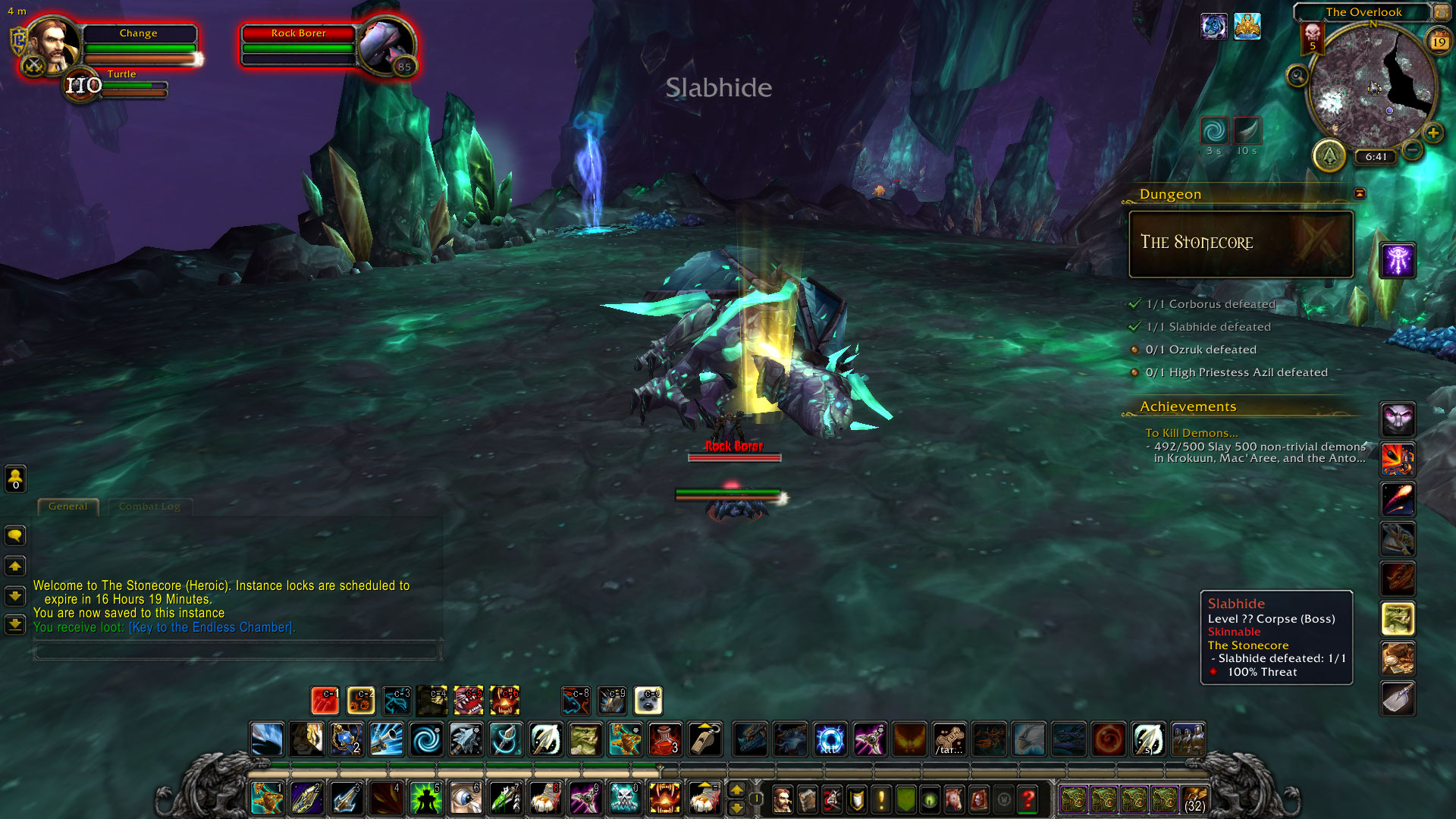Open the red question mark help button
The width and height of the screenshot is (1456, 819).
[1028, 799]
